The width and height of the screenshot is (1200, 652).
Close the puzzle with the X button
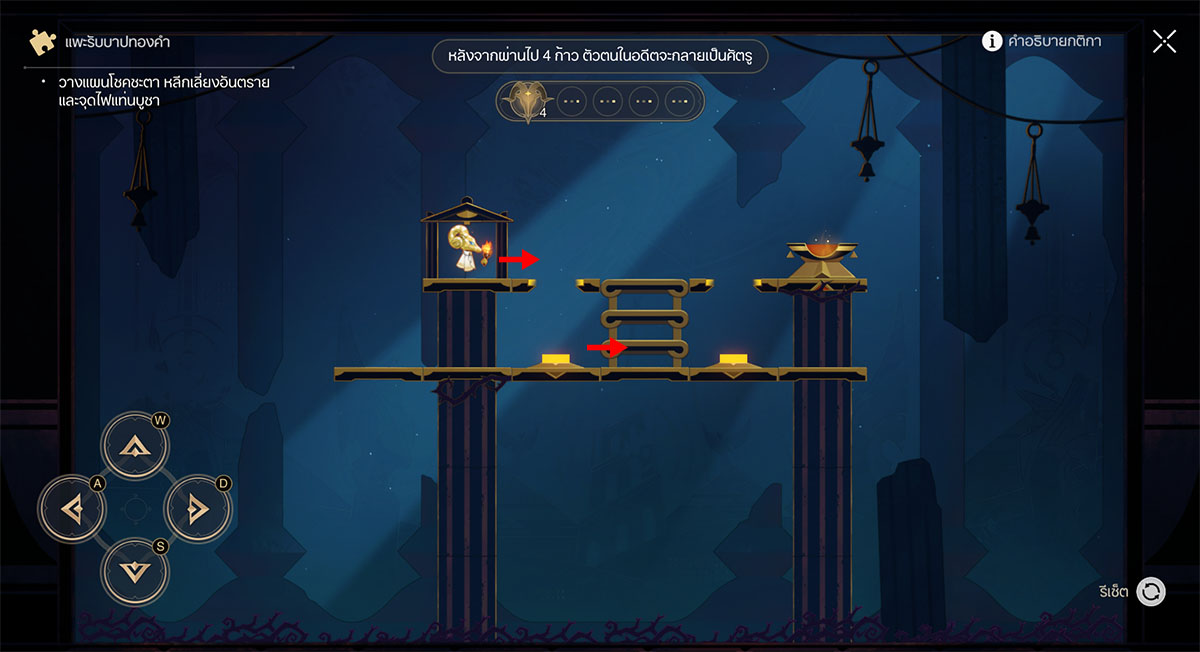pyautogui.click(x=1164, y=41)
